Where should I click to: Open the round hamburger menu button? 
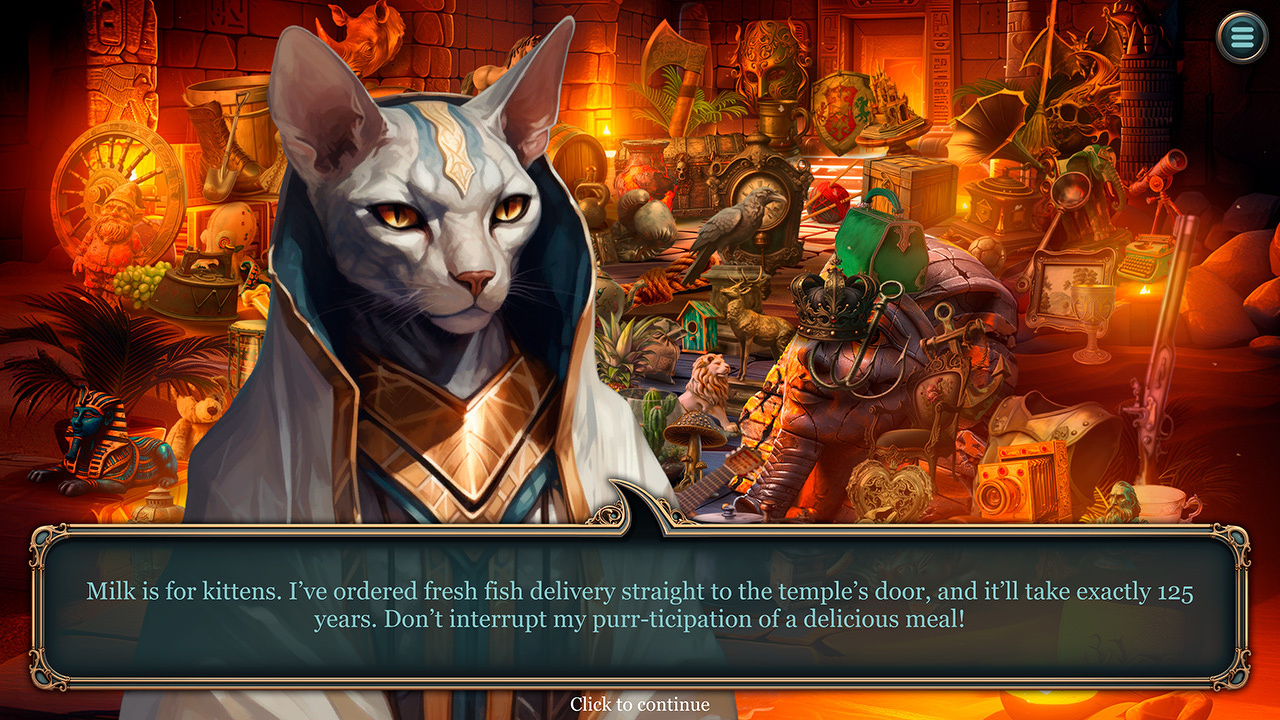click(1241, 37)
